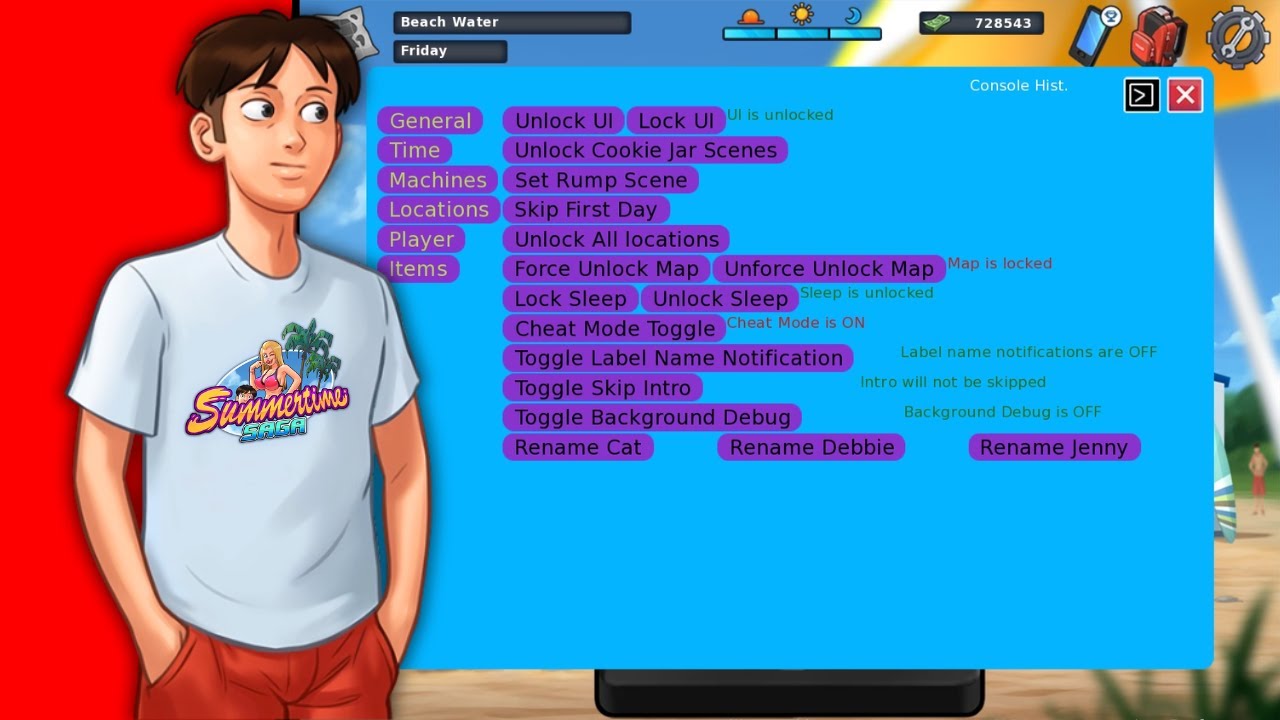Viewport: 1280px width, 720px height.
Task: Switch to the Time category tab
Action: pyautogui.click(x=415, y=150)
